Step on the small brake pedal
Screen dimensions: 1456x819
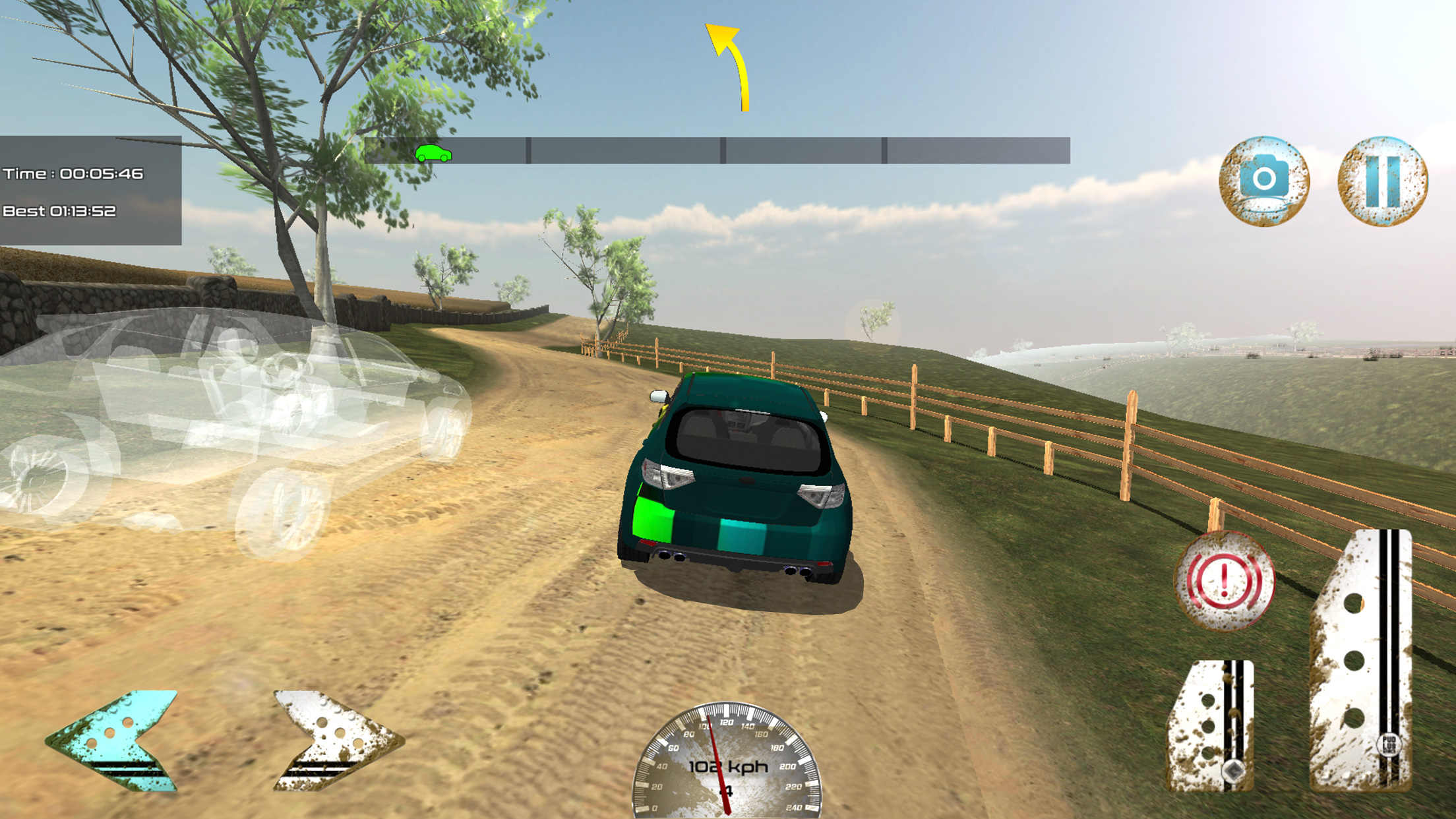click(x=1211, y=725)
